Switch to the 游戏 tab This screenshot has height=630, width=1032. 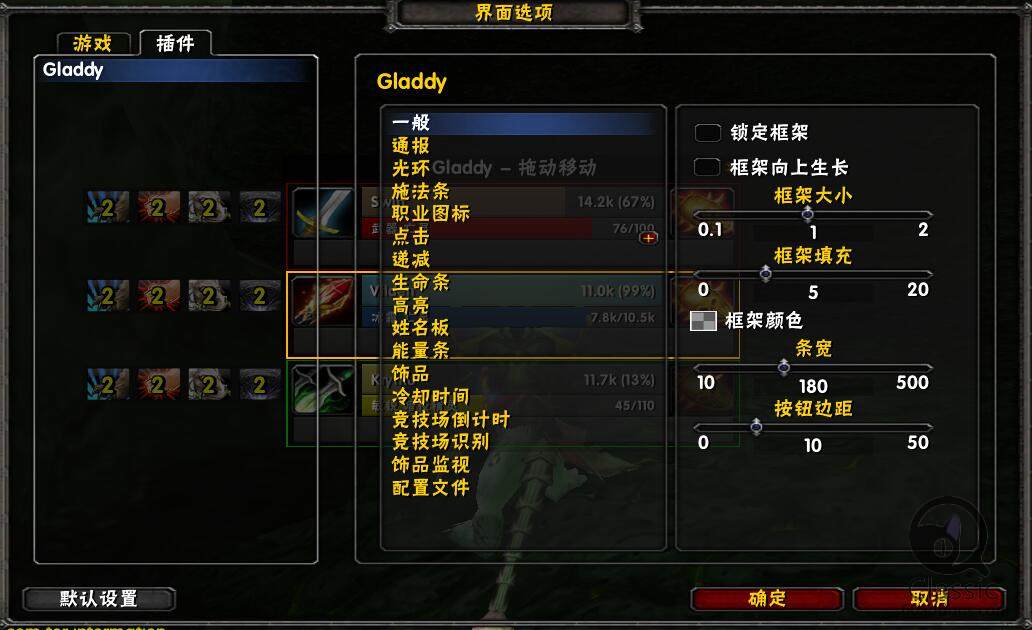(x=93, y=43)
